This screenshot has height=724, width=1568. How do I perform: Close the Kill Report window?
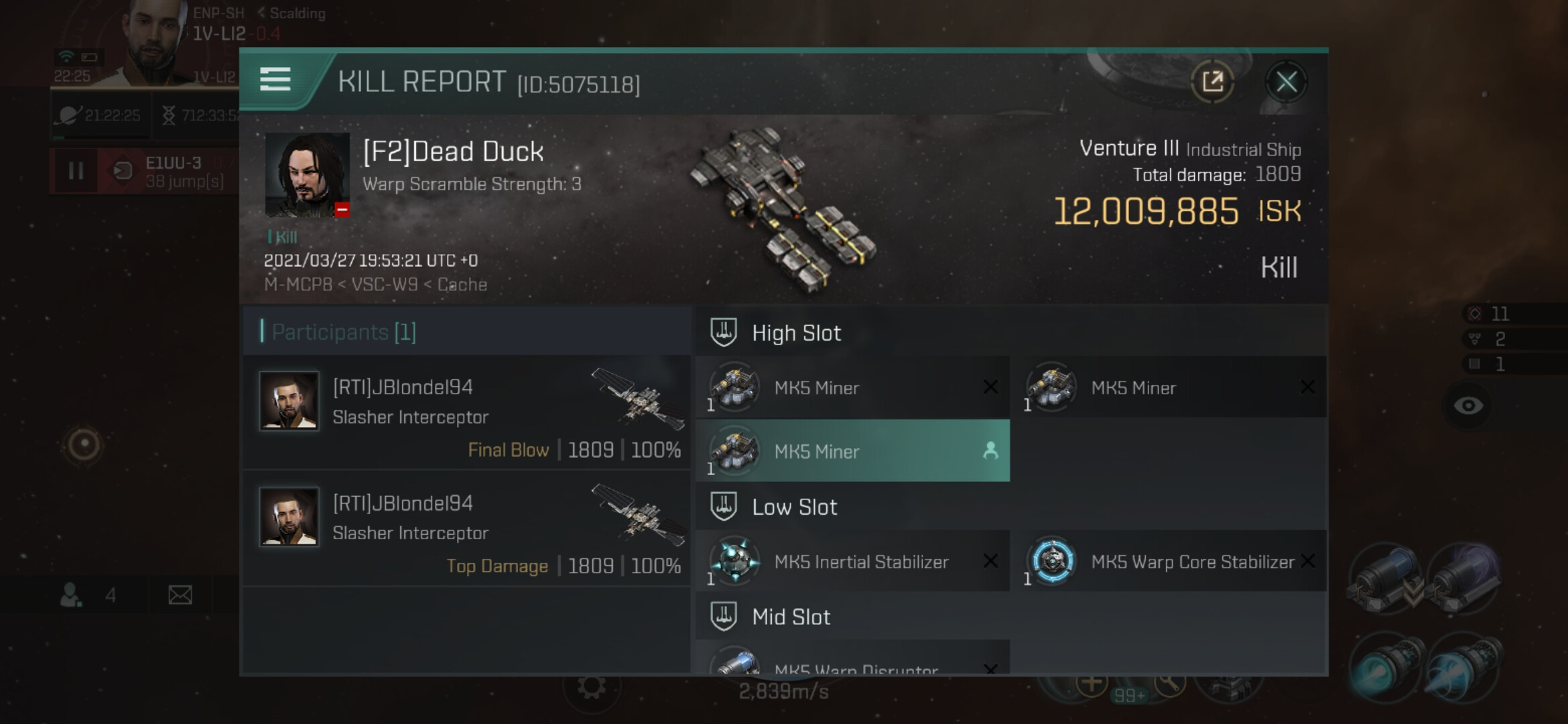point(1286,82)
